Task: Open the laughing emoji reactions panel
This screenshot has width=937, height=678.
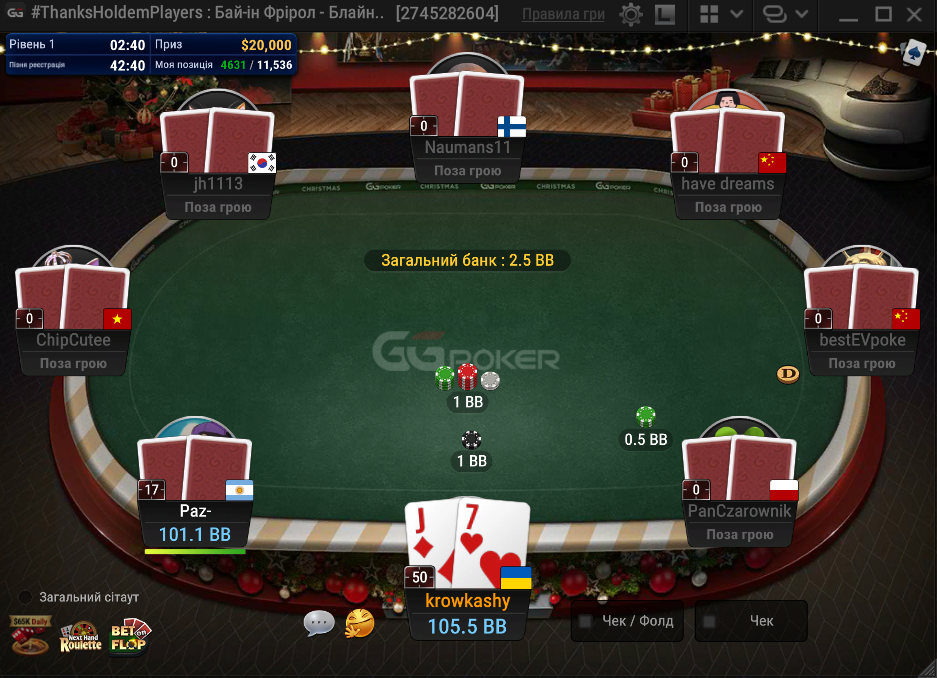Action: pyautogui.click(x=359, y=623)
